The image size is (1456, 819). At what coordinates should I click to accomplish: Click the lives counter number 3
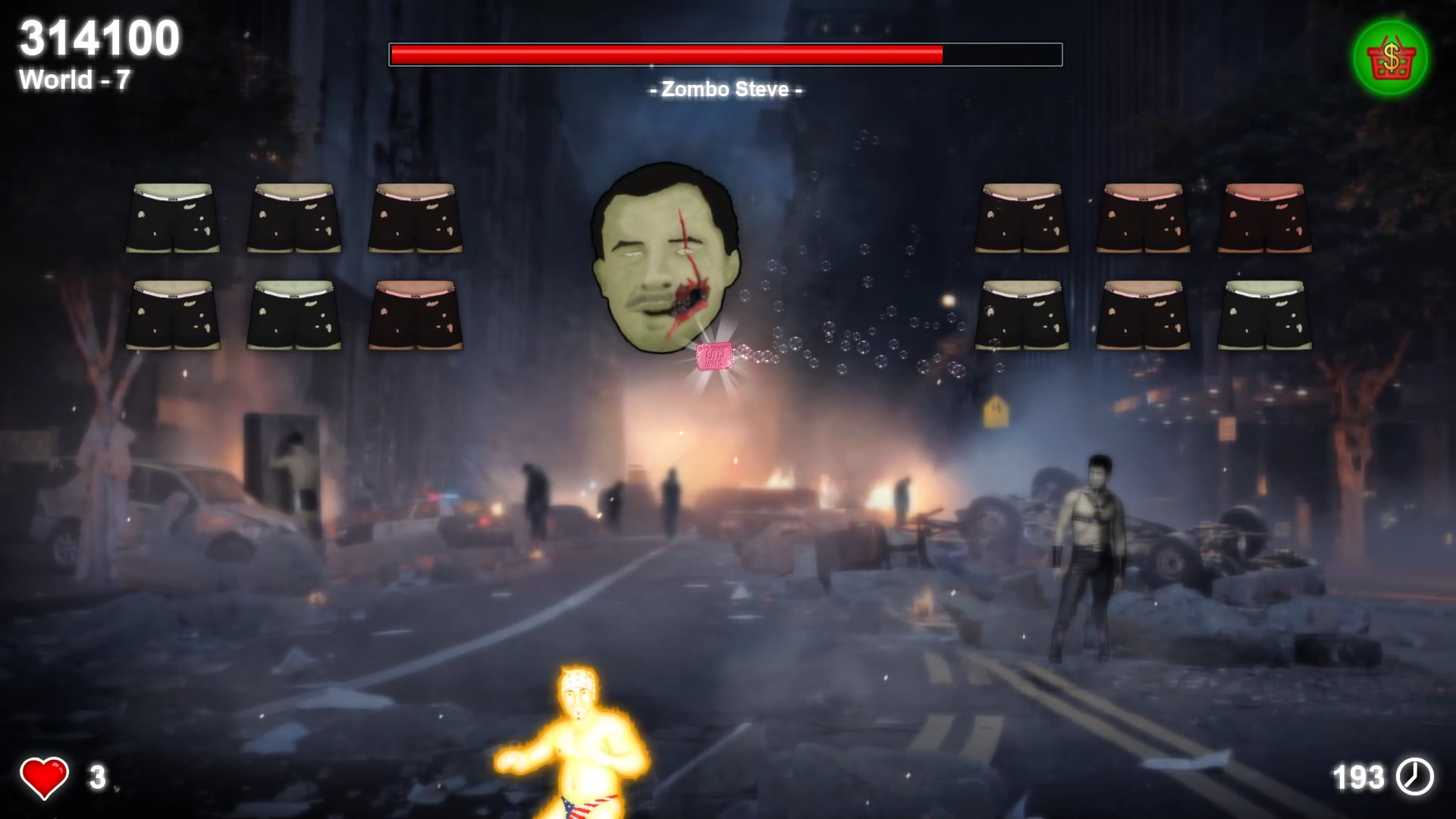pyautogui.click(x=96, y=776)
